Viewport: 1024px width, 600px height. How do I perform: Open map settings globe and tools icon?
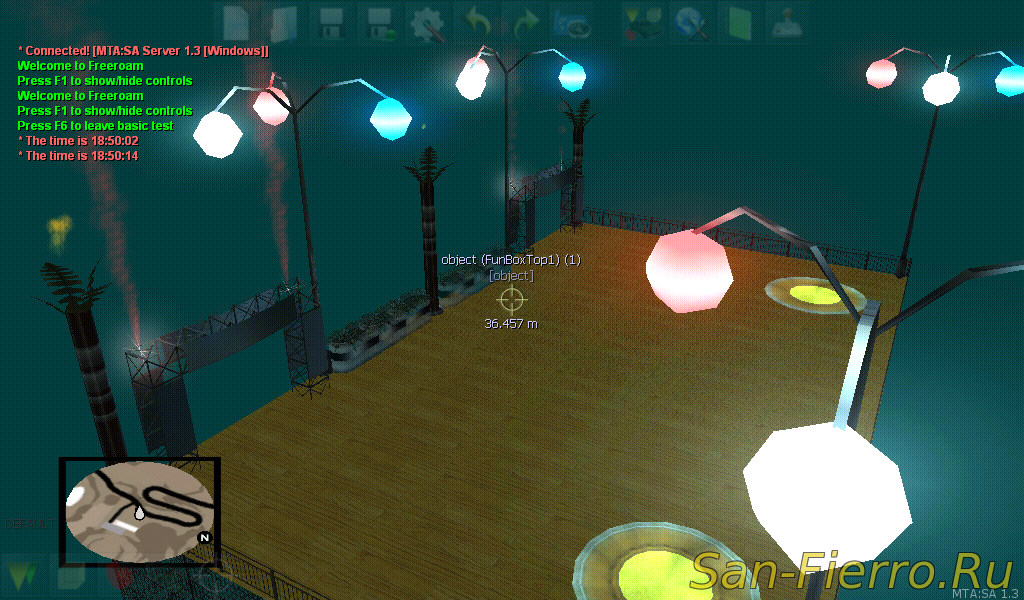coord(688,21)
